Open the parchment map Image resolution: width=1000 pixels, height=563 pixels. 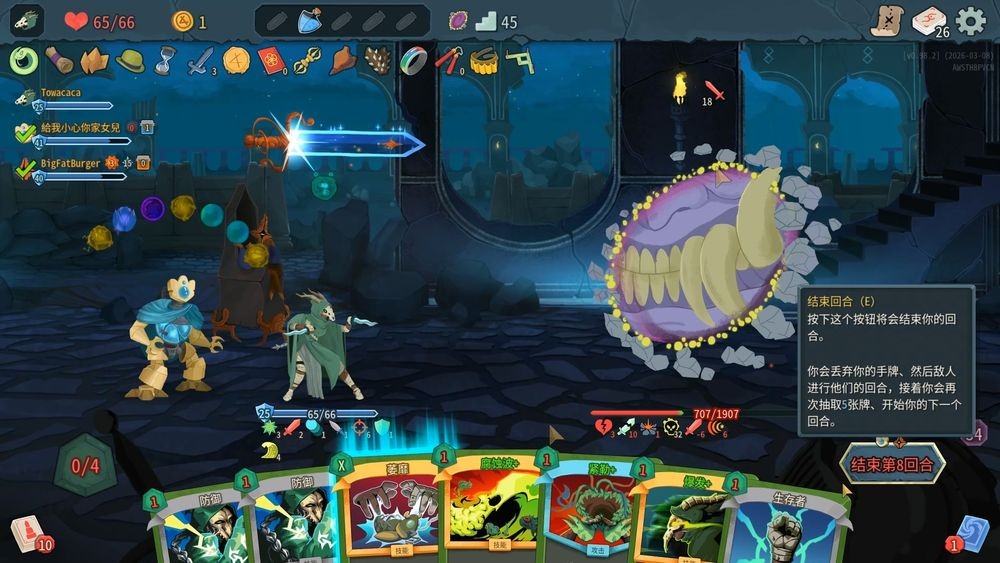click(x=886, y=21)
